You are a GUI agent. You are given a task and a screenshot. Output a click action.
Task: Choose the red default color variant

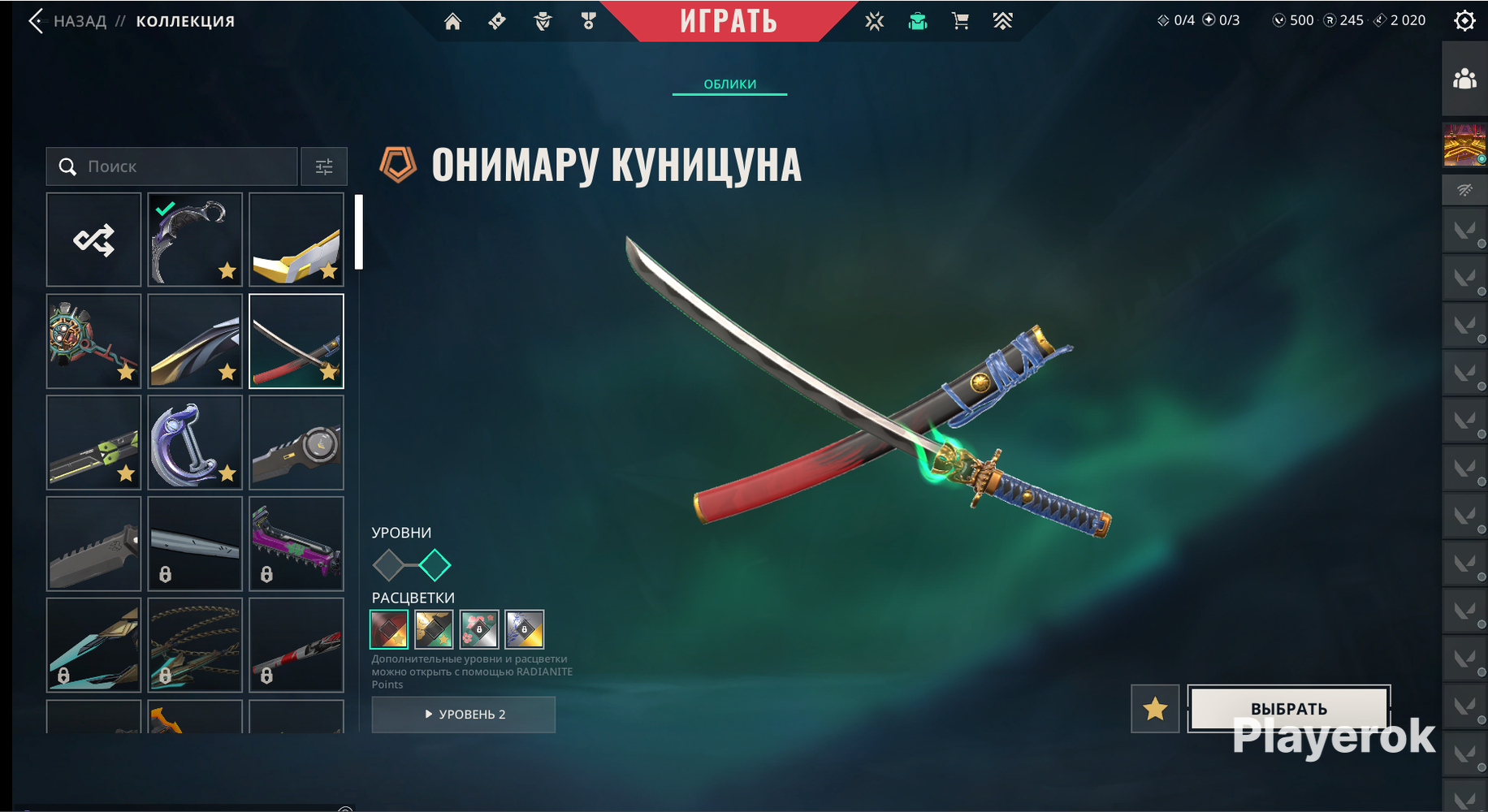(389, 629)
